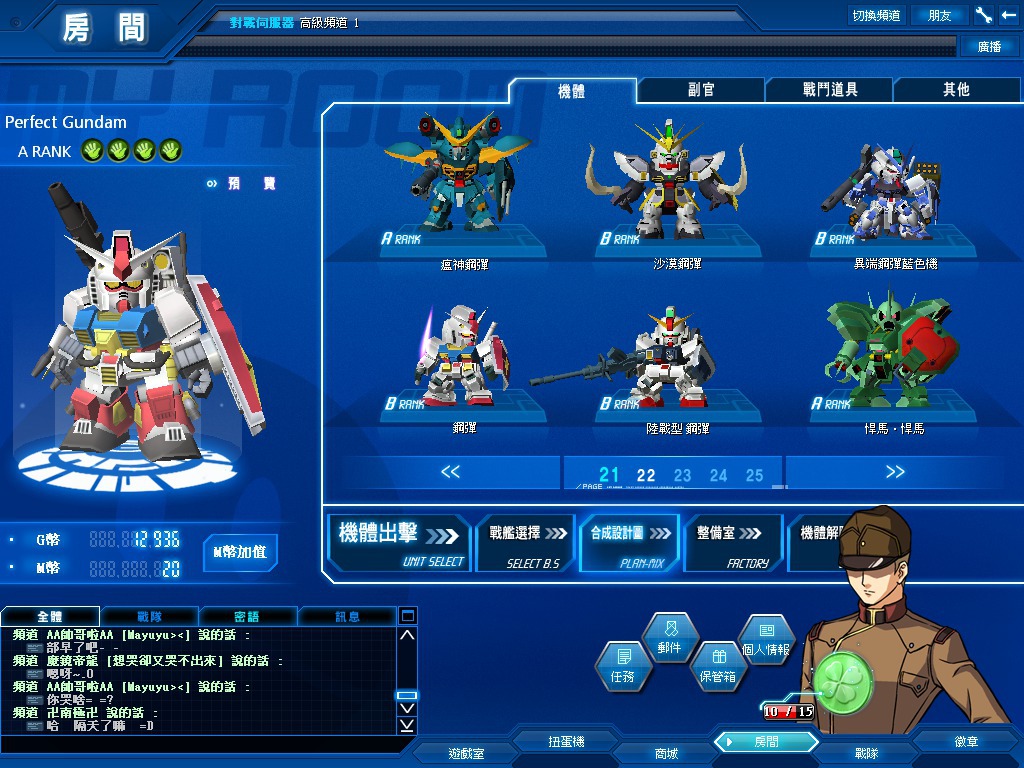1024x768 pixels.
Task: Click the 切換頻道 channel switch button
Action: click(x=876, y=15)
